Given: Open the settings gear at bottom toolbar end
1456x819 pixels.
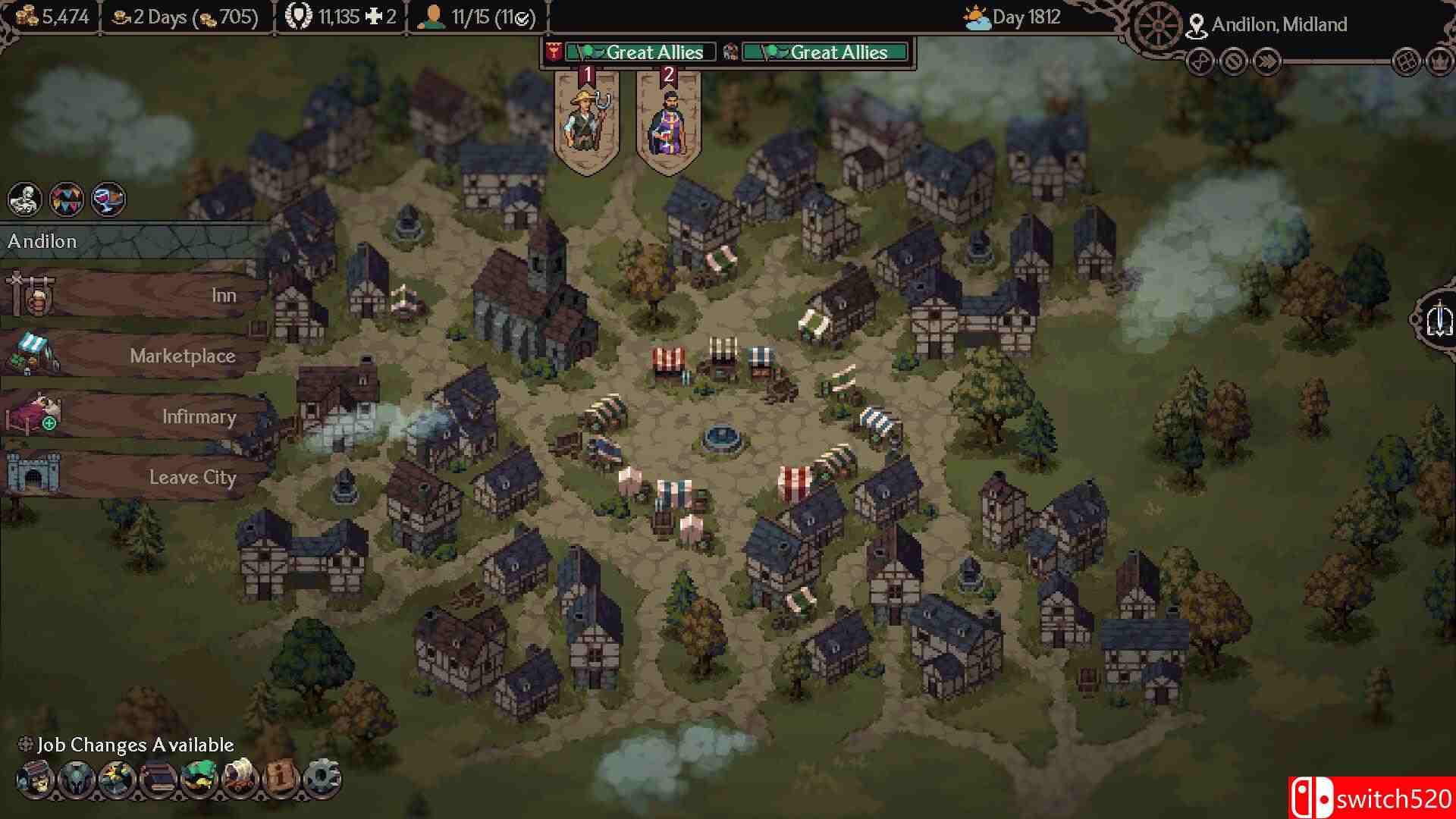Looking at the screenshot, I should point(322,778).
